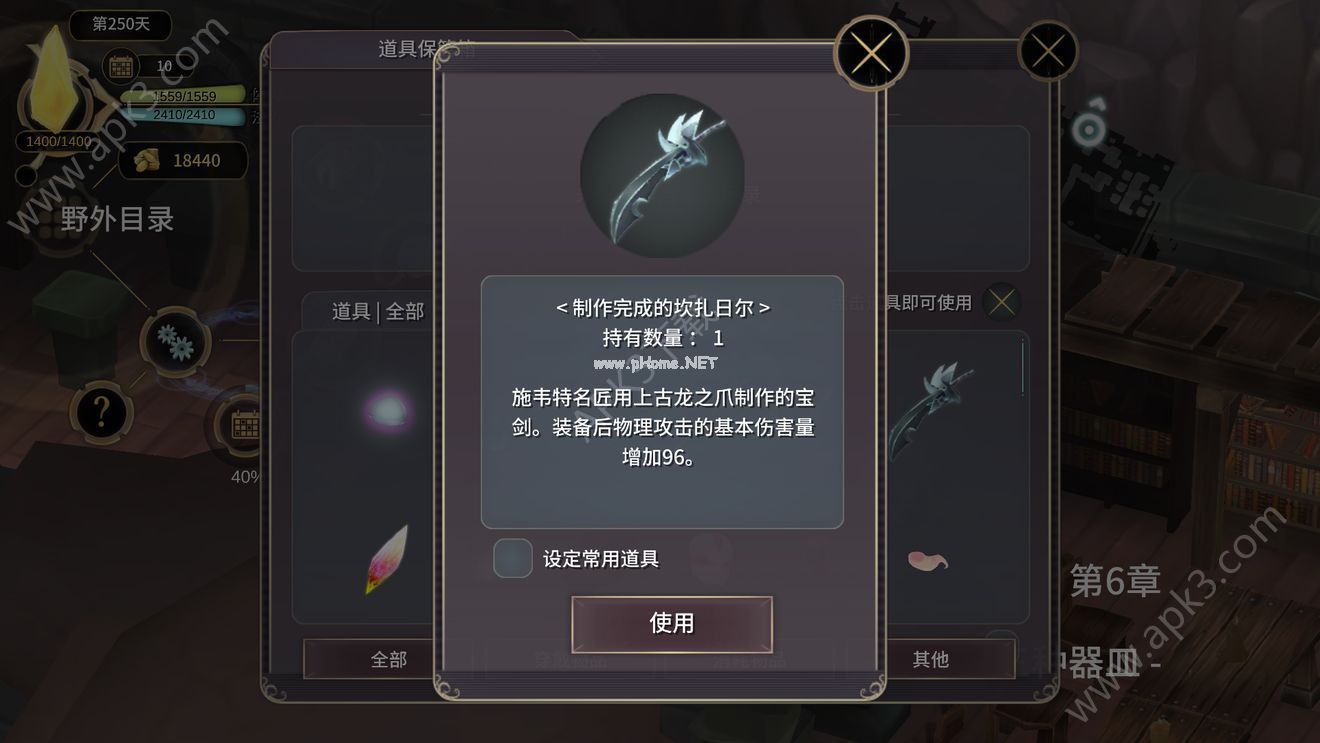Open the question mark help icon
The height and width of the screenshot is (743, 1320).
[101, 412]
